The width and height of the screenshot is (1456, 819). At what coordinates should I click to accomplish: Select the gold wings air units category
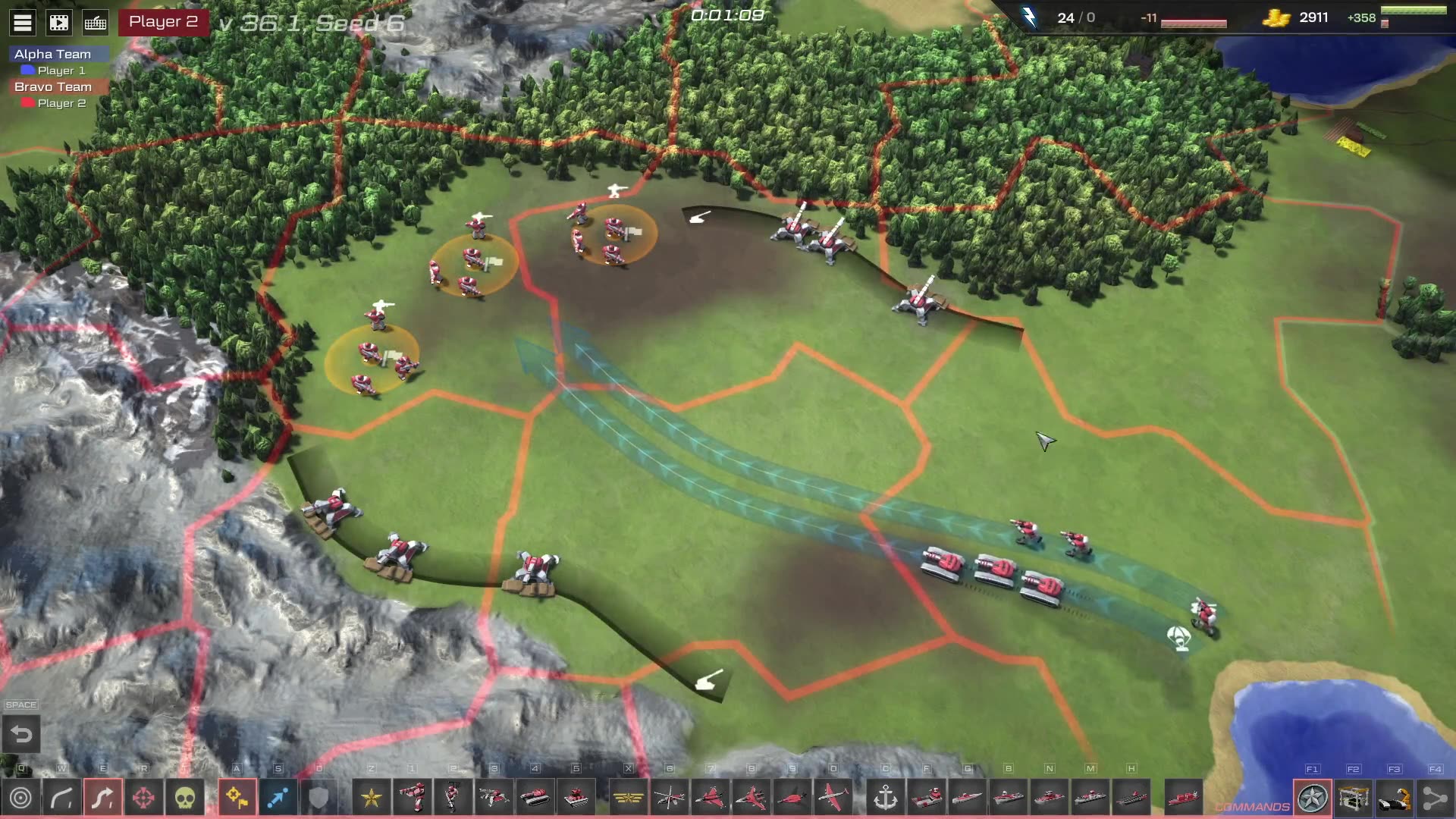(x=629, y=798)
